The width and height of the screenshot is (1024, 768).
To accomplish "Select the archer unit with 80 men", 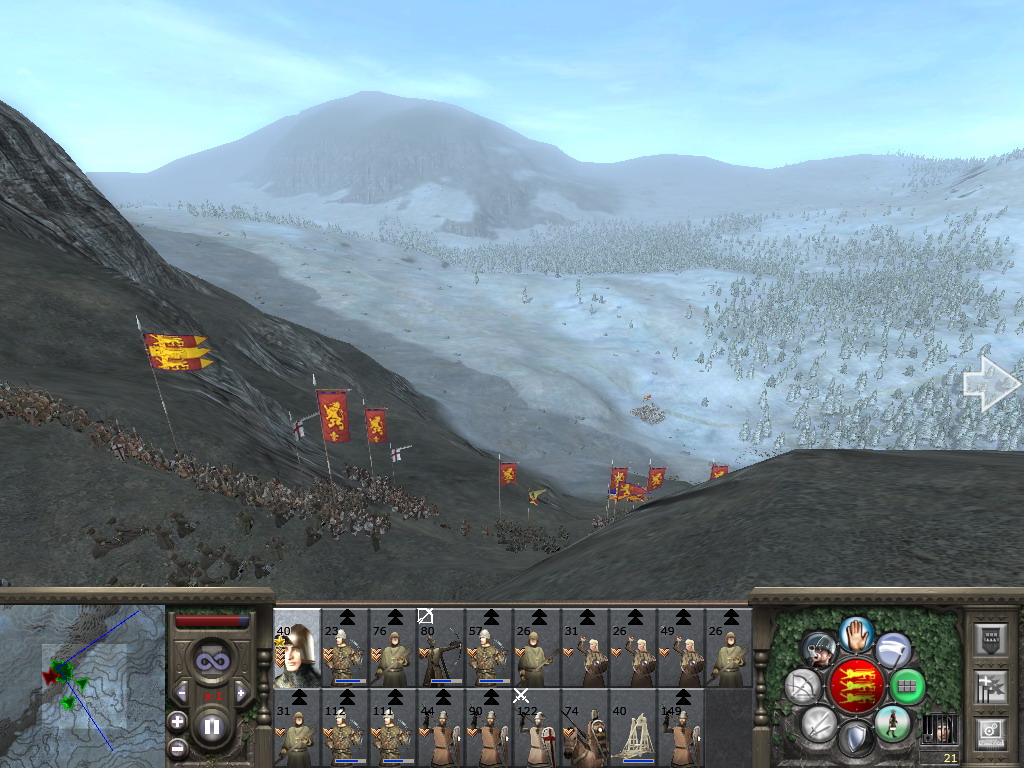I will click(x=441, y=647).
